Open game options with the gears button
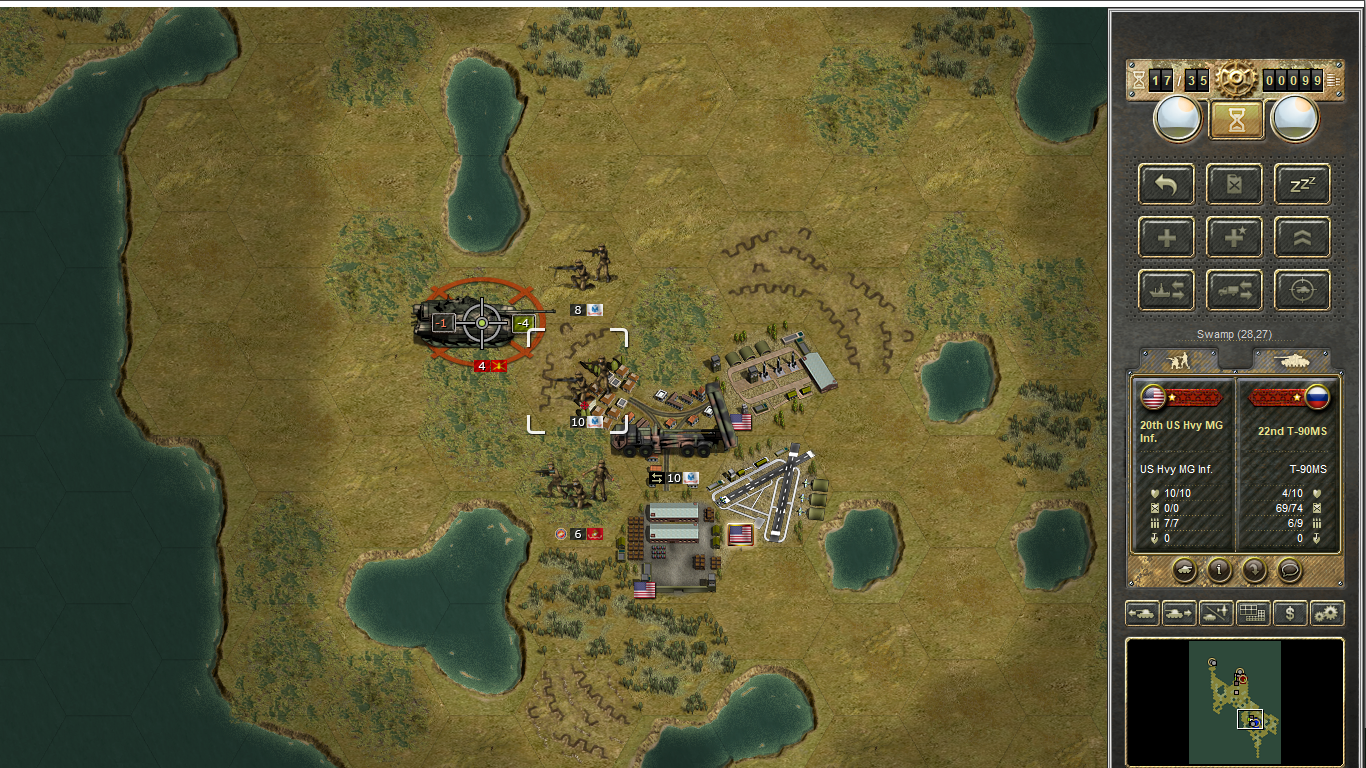 click(1327, 613)
